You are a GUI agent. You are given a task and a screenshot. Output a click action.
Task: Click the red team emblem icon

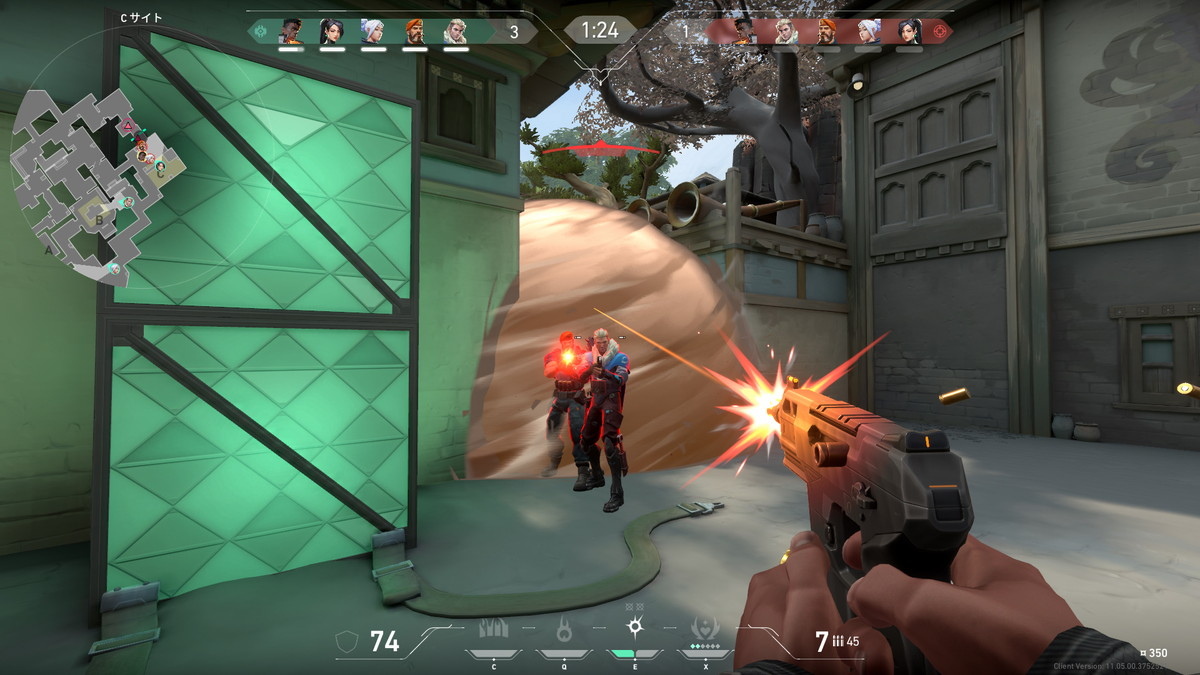pos(938,32)
